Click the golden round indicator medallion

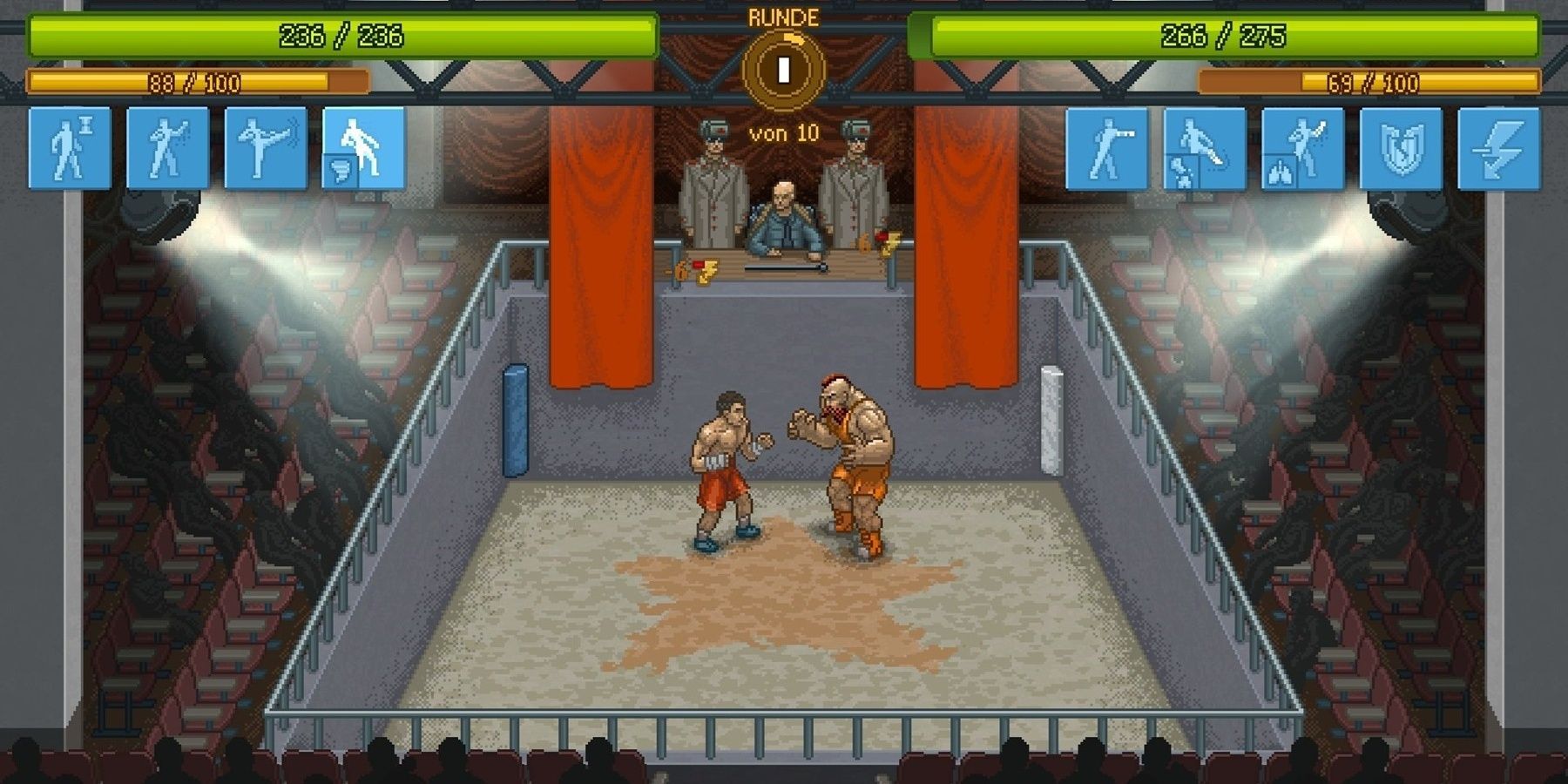tap(784, 74)
